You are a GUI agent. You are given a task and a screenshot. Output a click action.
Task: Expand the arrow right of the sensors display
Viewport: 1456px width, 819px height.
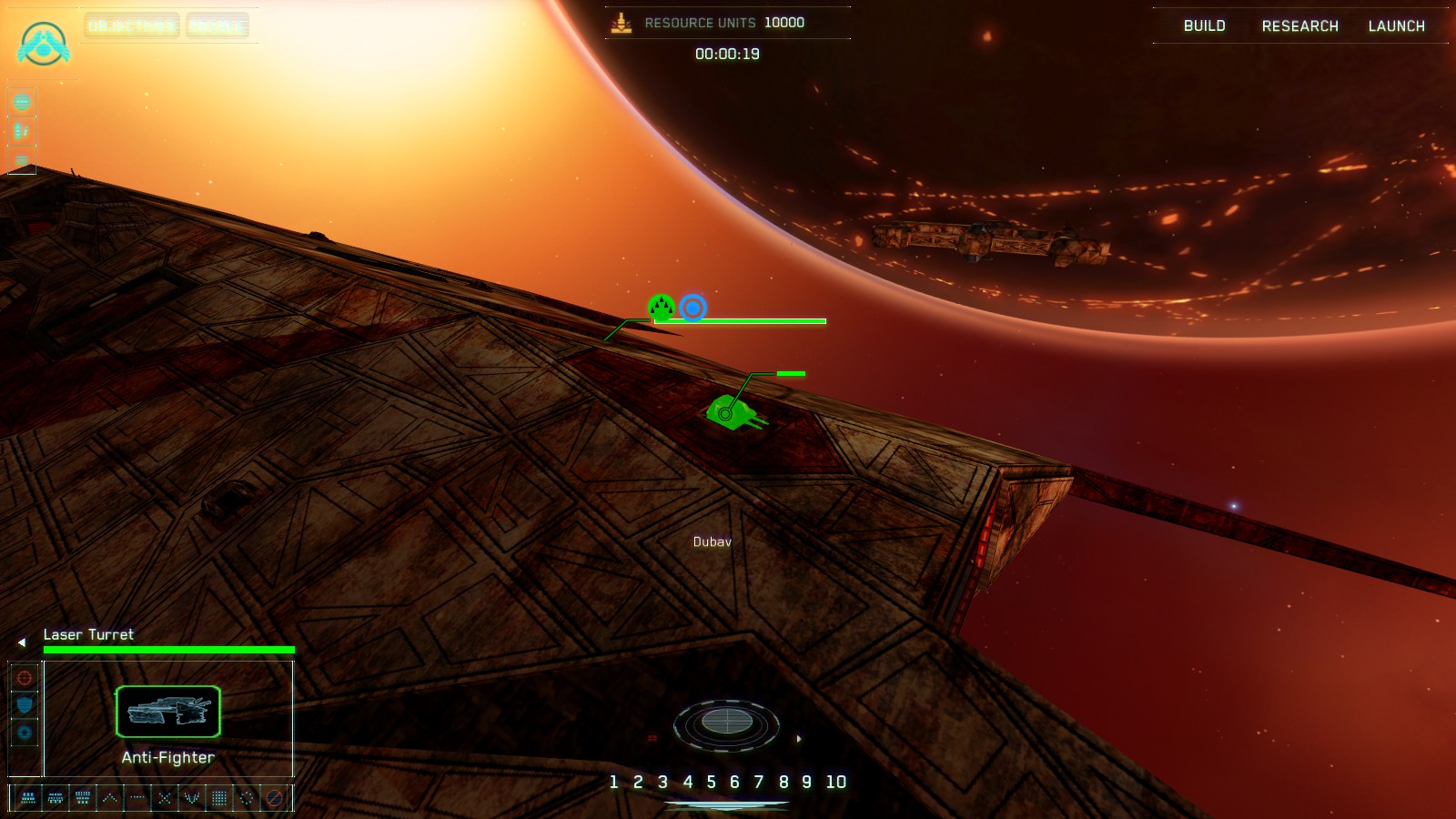tap(799, 739)
